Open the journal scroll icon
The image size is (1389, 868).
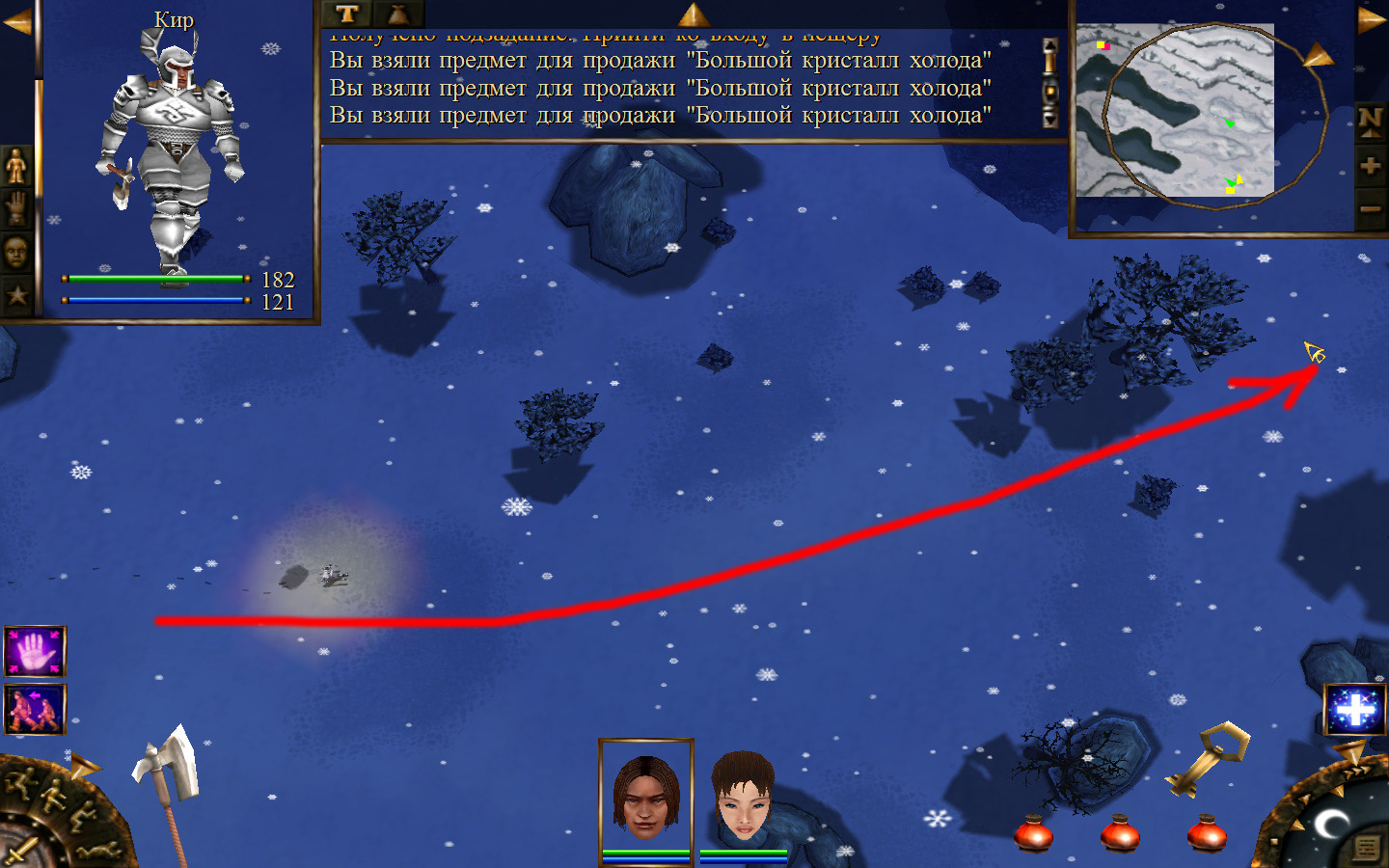[x=1366, y=849]
